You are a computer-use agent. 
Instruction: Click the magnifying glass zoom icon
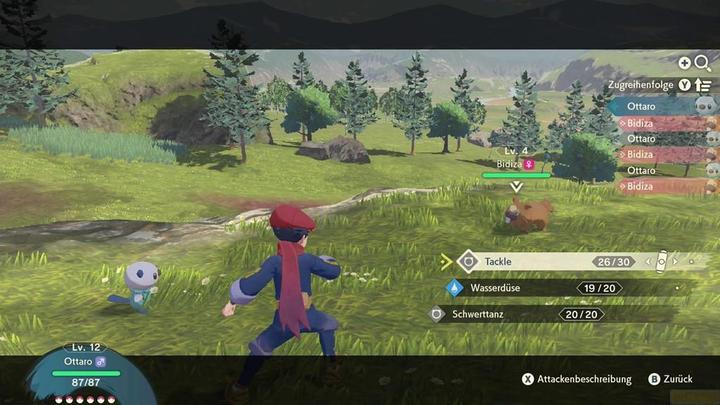[x=702, y=62]
